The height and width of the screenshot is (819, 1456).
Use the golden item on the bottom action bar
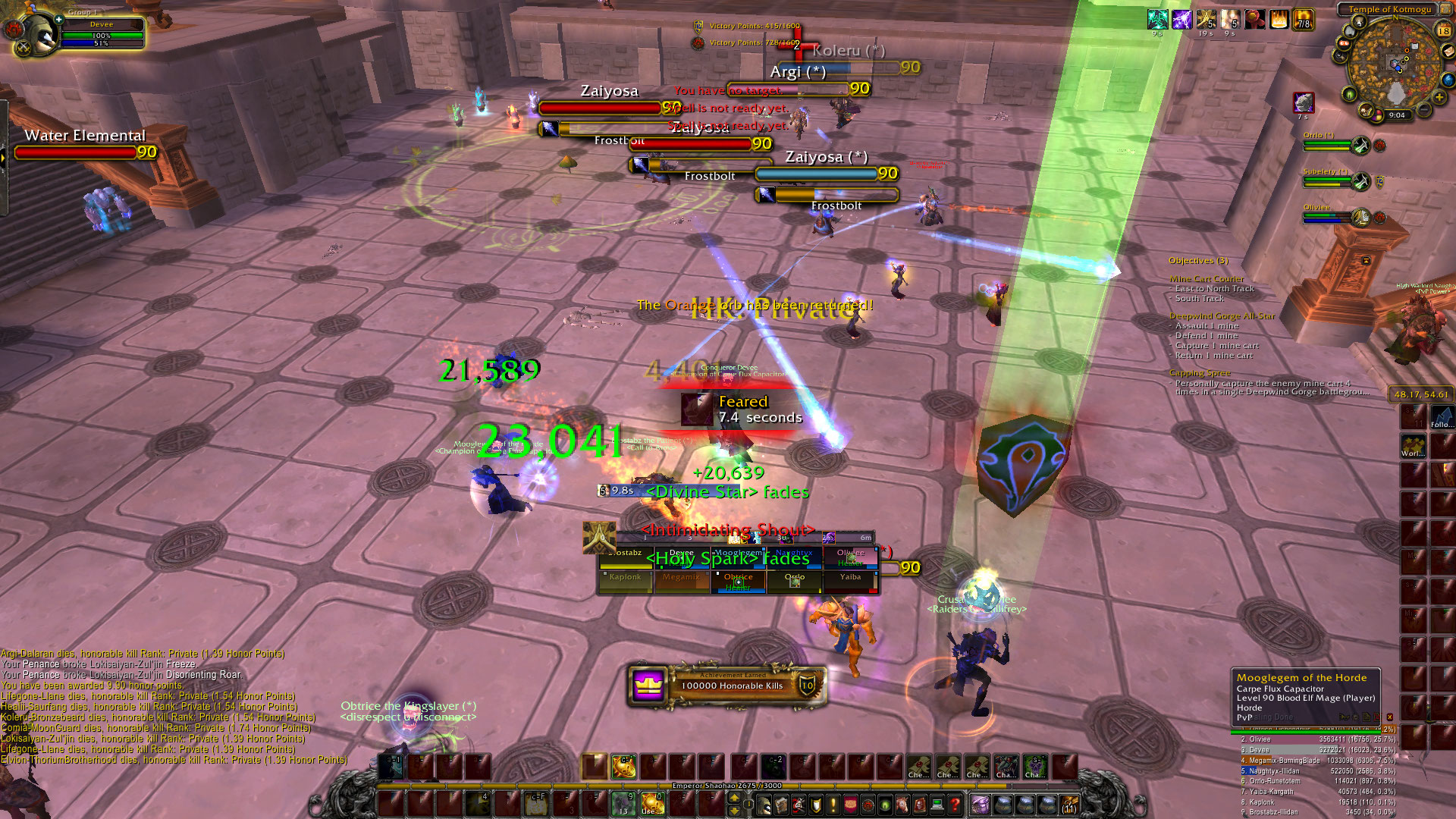click(x=652, y=802)
